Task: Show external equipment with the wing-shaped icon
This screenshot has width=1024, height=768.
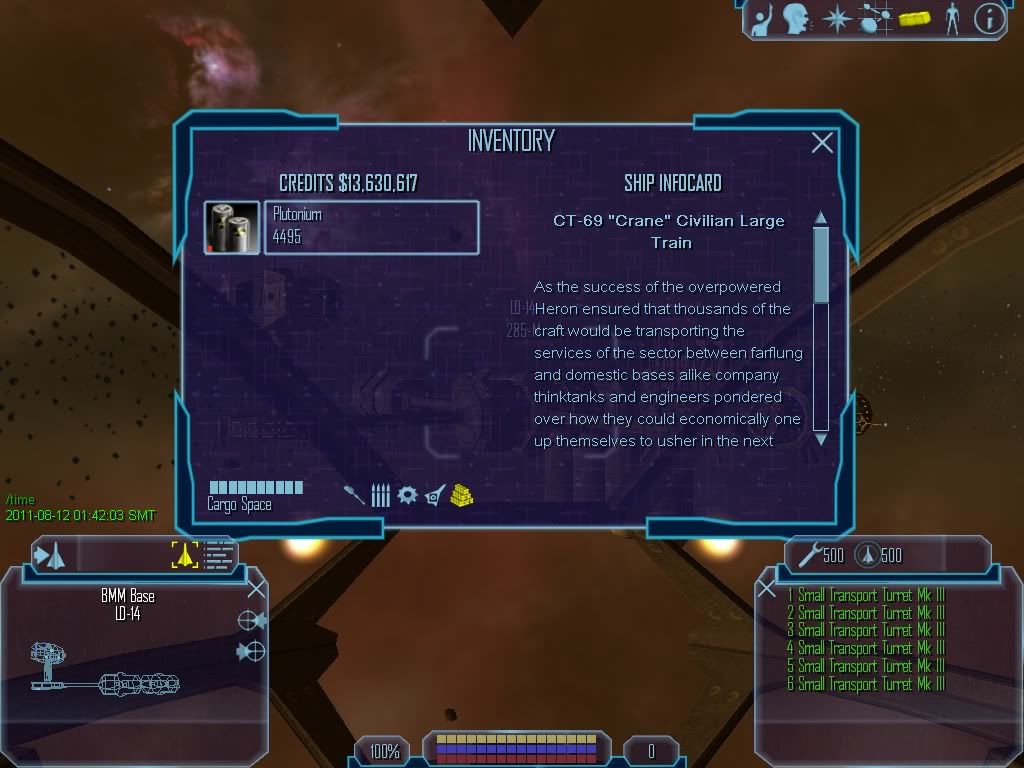Action: (434, 495)
